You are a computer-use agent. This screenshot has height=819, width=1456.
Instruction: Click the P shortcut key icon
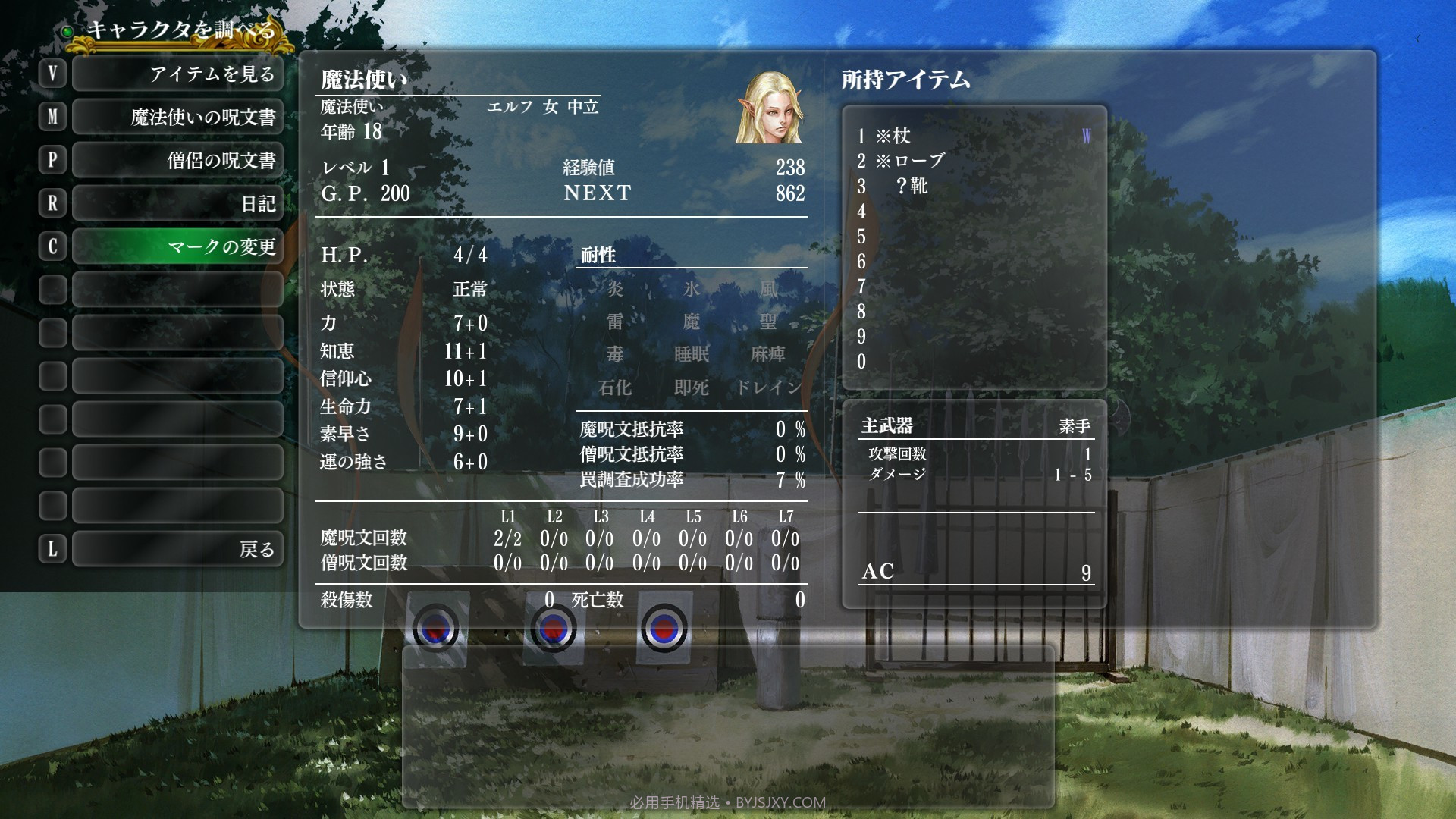tap(52, 160)
